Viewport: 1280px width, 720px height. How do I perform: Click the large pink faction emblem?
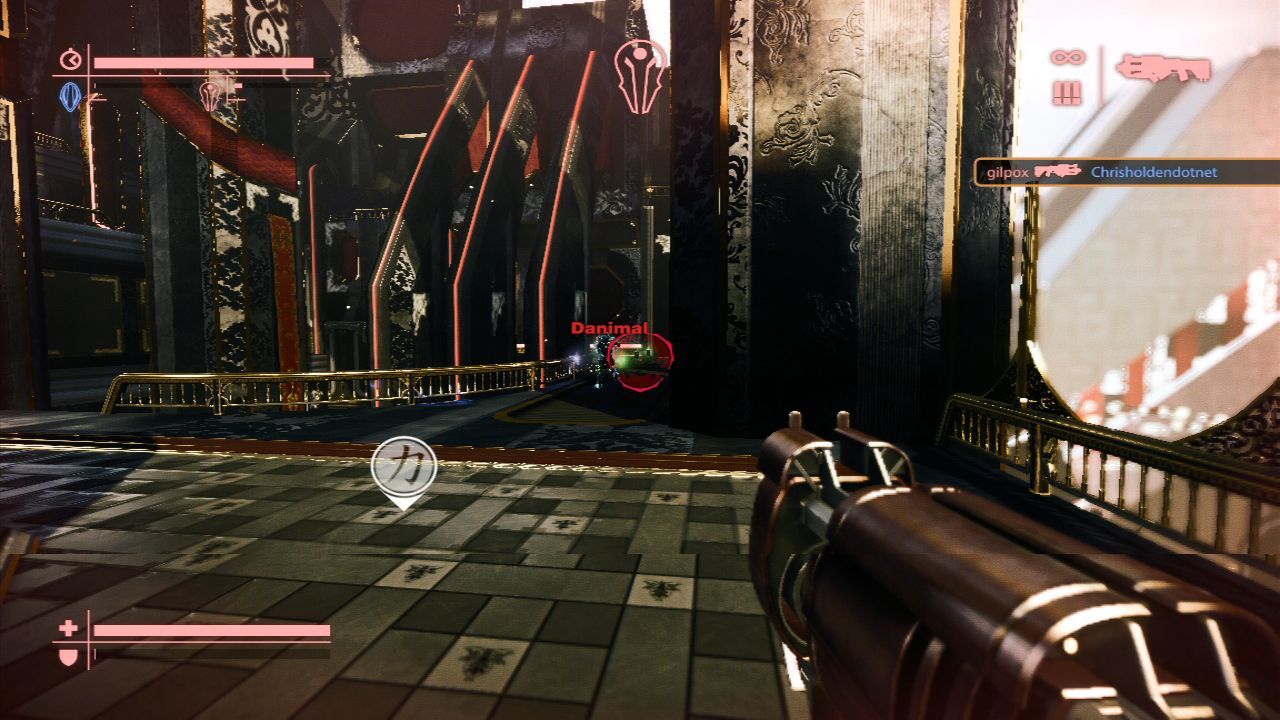[641, 76]
